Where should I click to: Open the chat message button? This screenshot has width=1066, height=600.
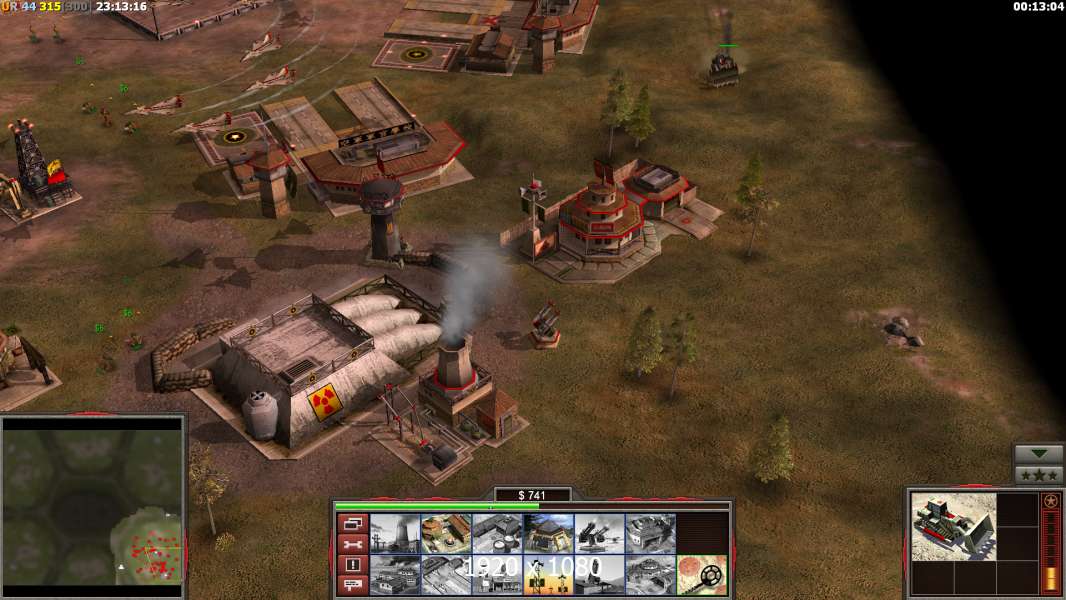(x=352, y=585)
